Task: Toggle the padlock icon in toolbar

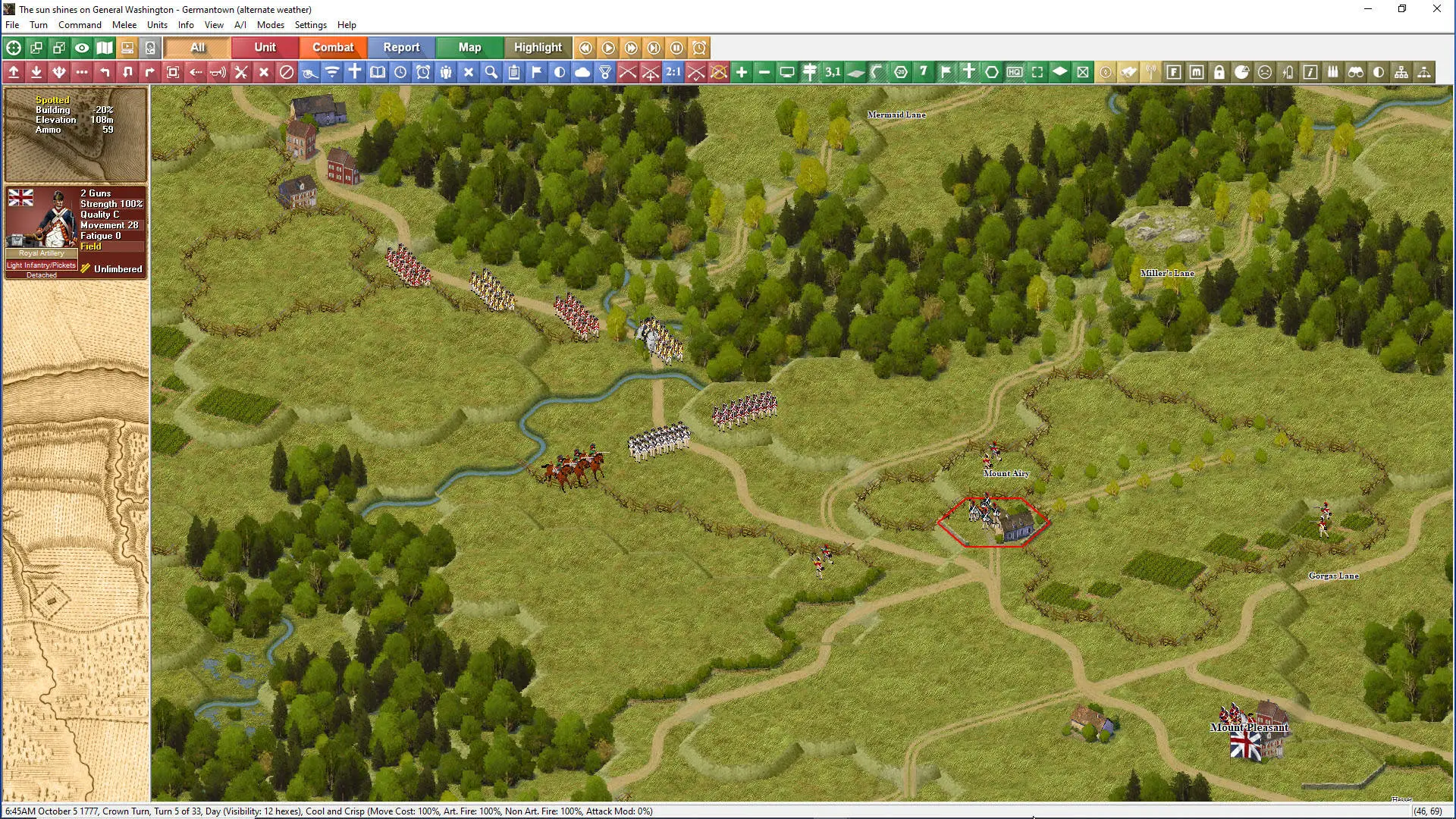Action: 1219,72
